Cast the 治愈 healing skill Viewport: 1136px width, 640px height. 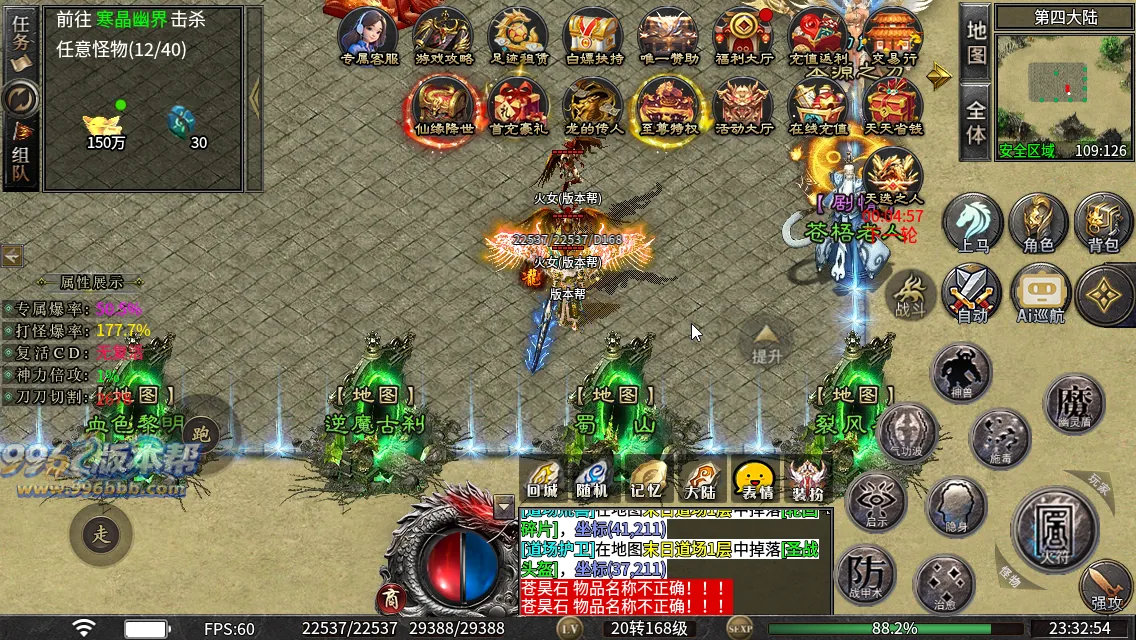944,584
